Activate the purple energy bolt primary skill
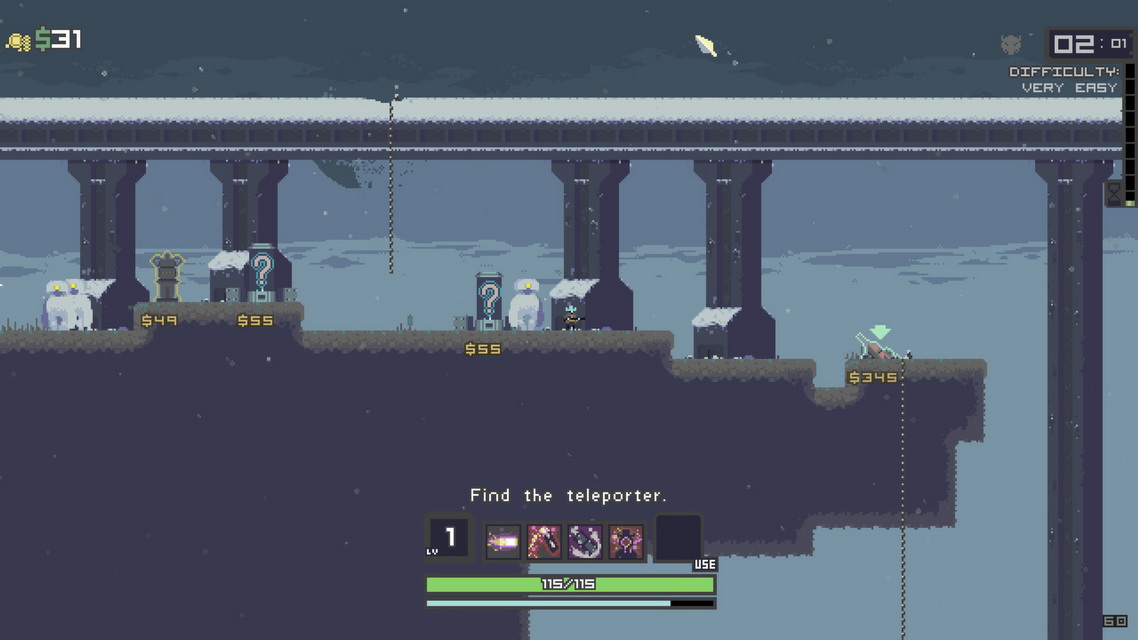Viewport: 1138px width, 640px height. (503, 542)
